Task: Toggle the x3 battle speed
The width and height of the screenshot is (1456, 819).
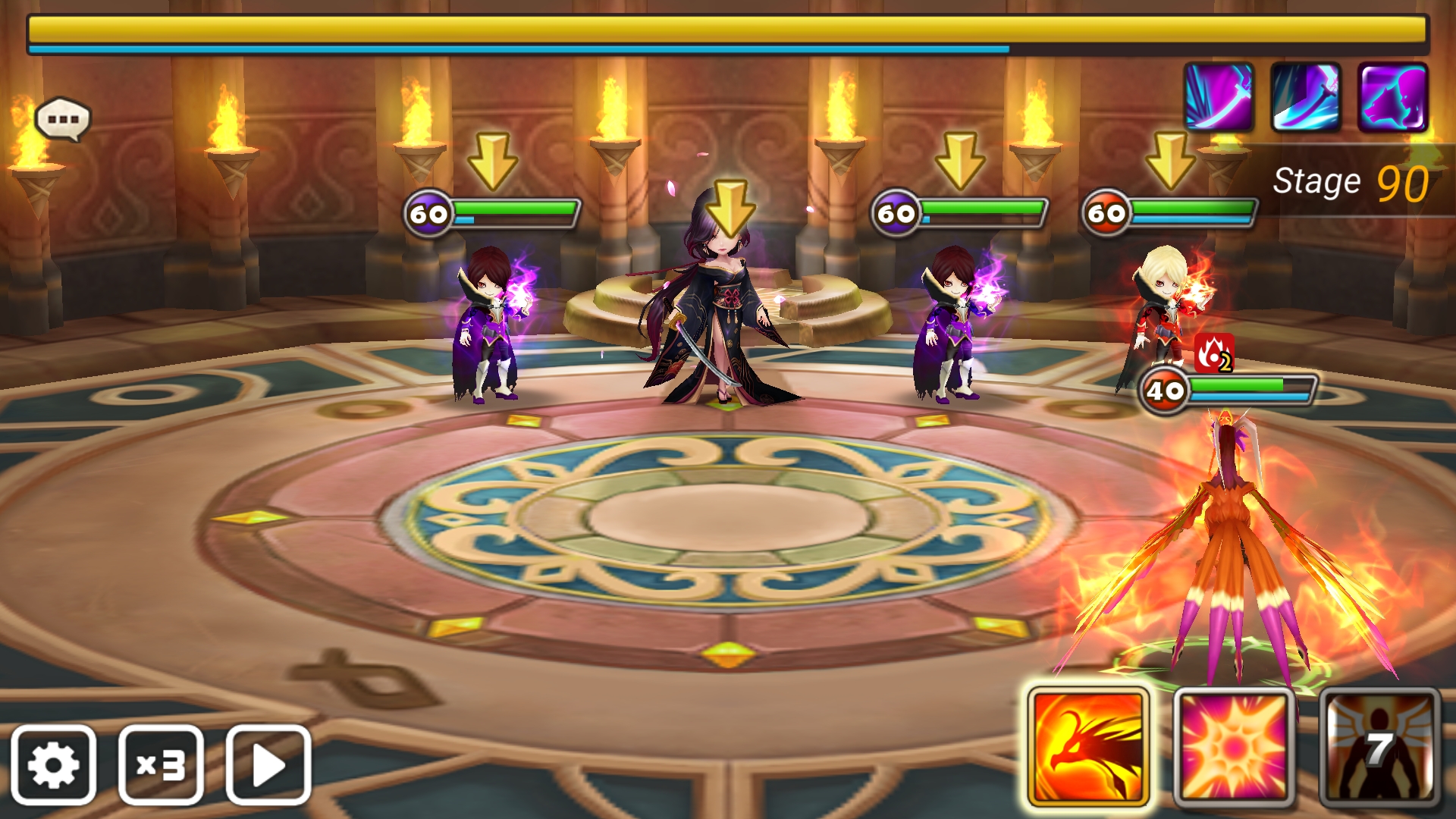Action: click(x=161, y=764)
